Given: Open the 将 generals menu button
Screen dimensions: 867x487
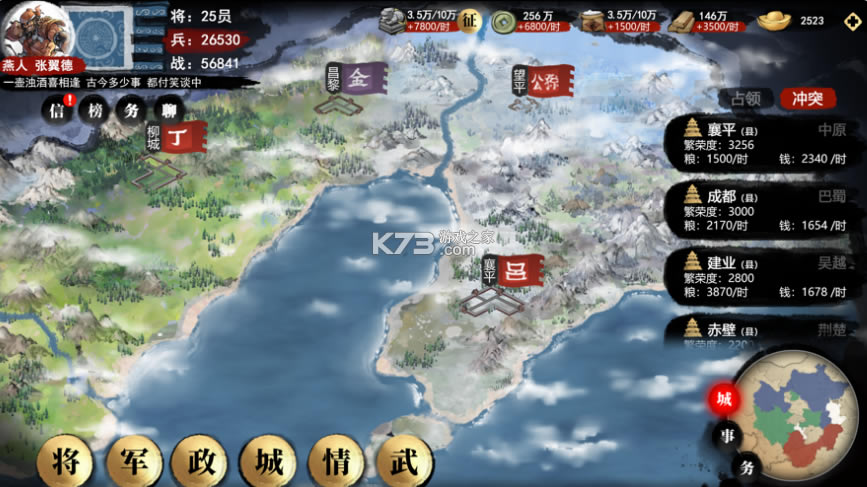Looking at the screenshot, I should coord(66,462).
